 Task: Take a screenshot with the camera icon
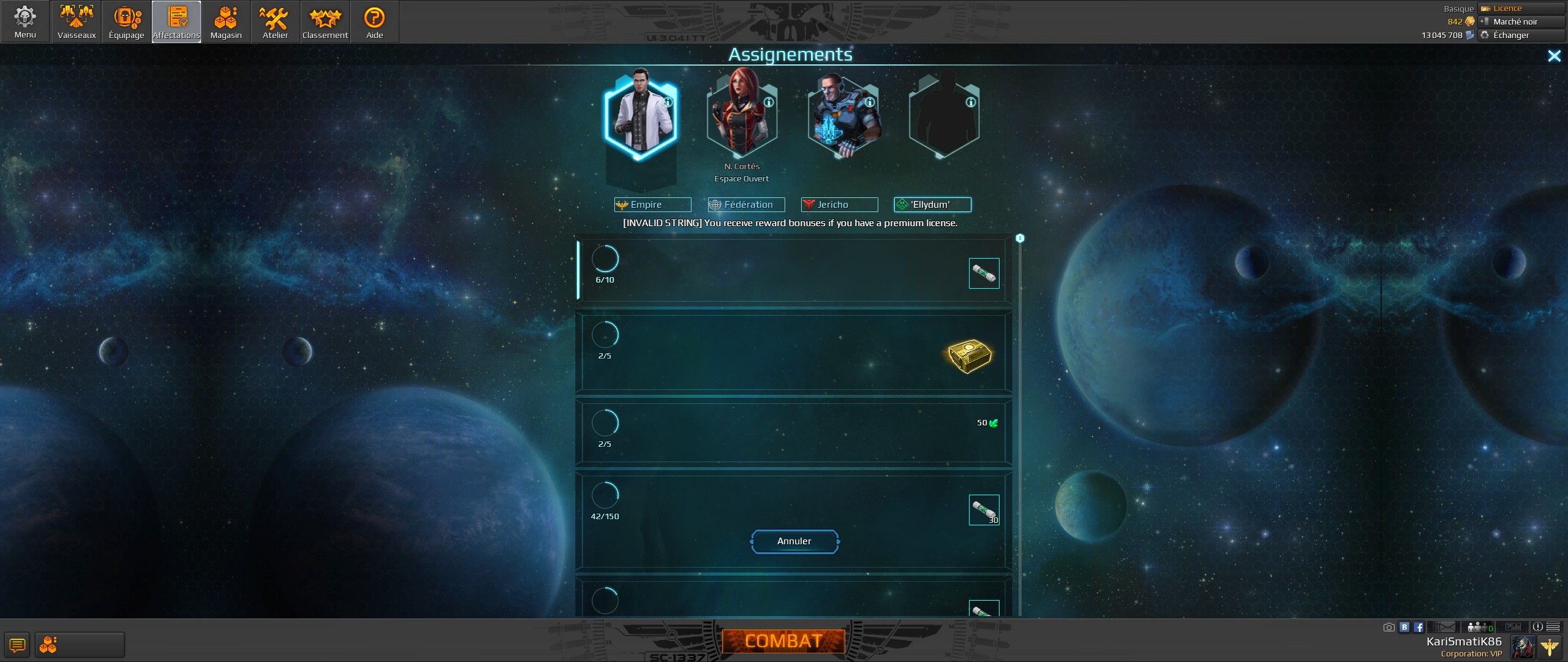[x=1389, y=627]
